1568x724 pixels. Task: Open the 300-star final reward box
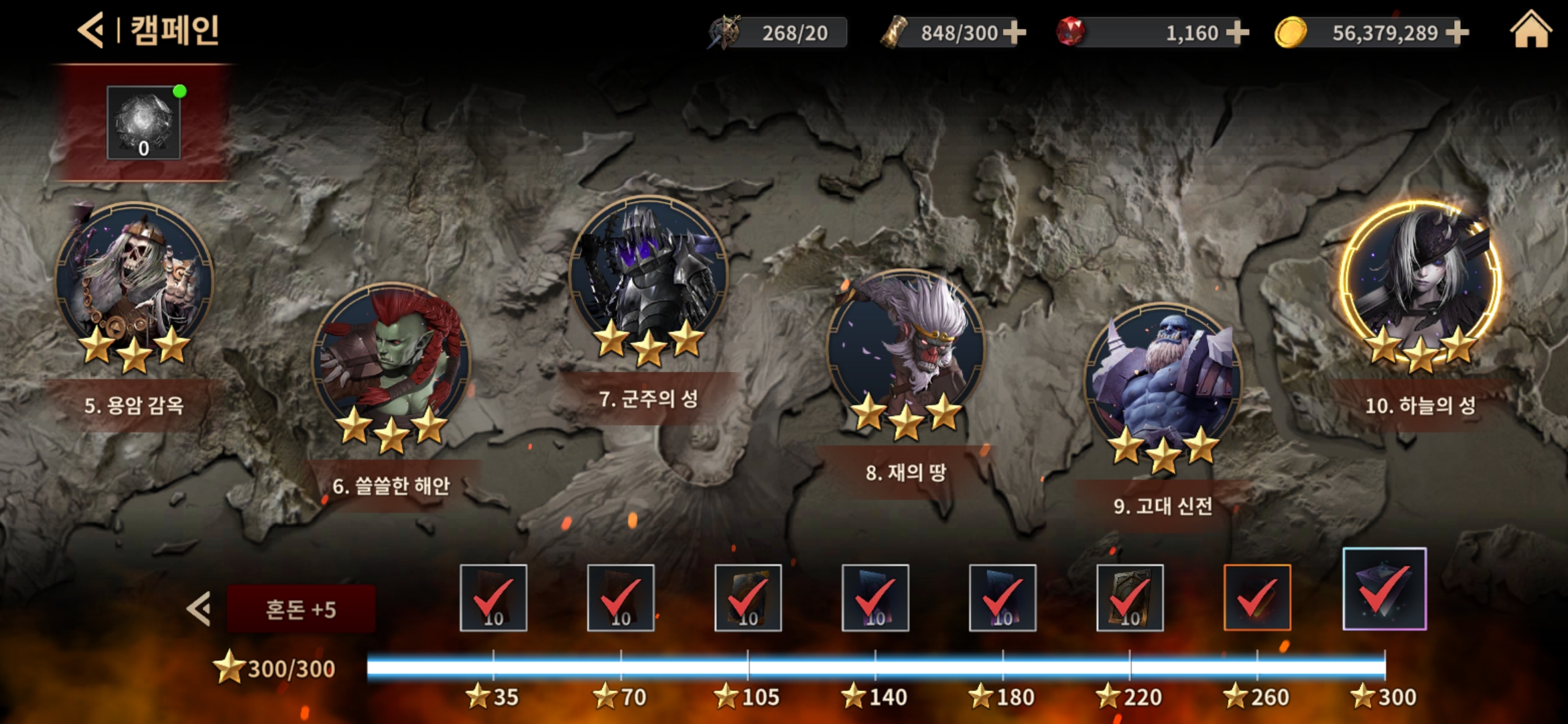pos(1384,589)
